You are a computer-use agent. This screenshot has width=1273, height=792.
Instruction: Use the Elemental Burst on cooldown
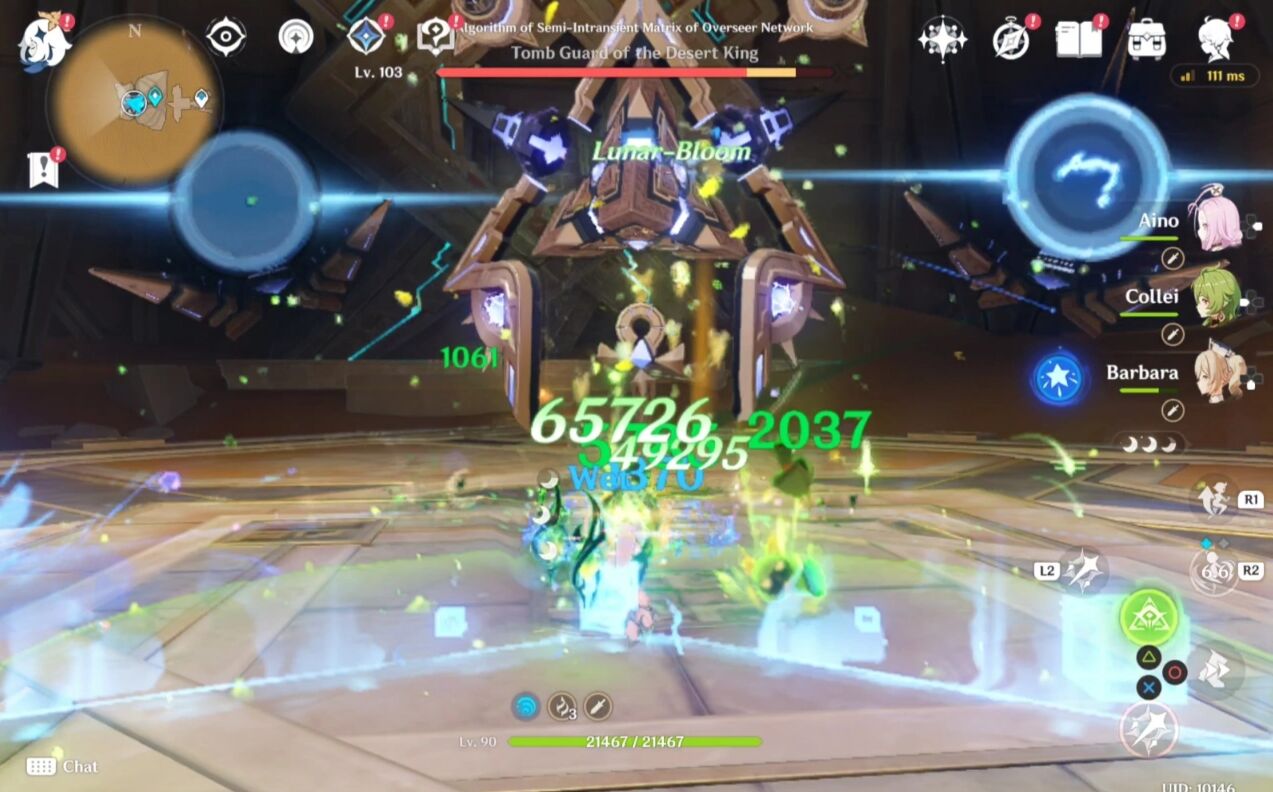coord(1215,571)
